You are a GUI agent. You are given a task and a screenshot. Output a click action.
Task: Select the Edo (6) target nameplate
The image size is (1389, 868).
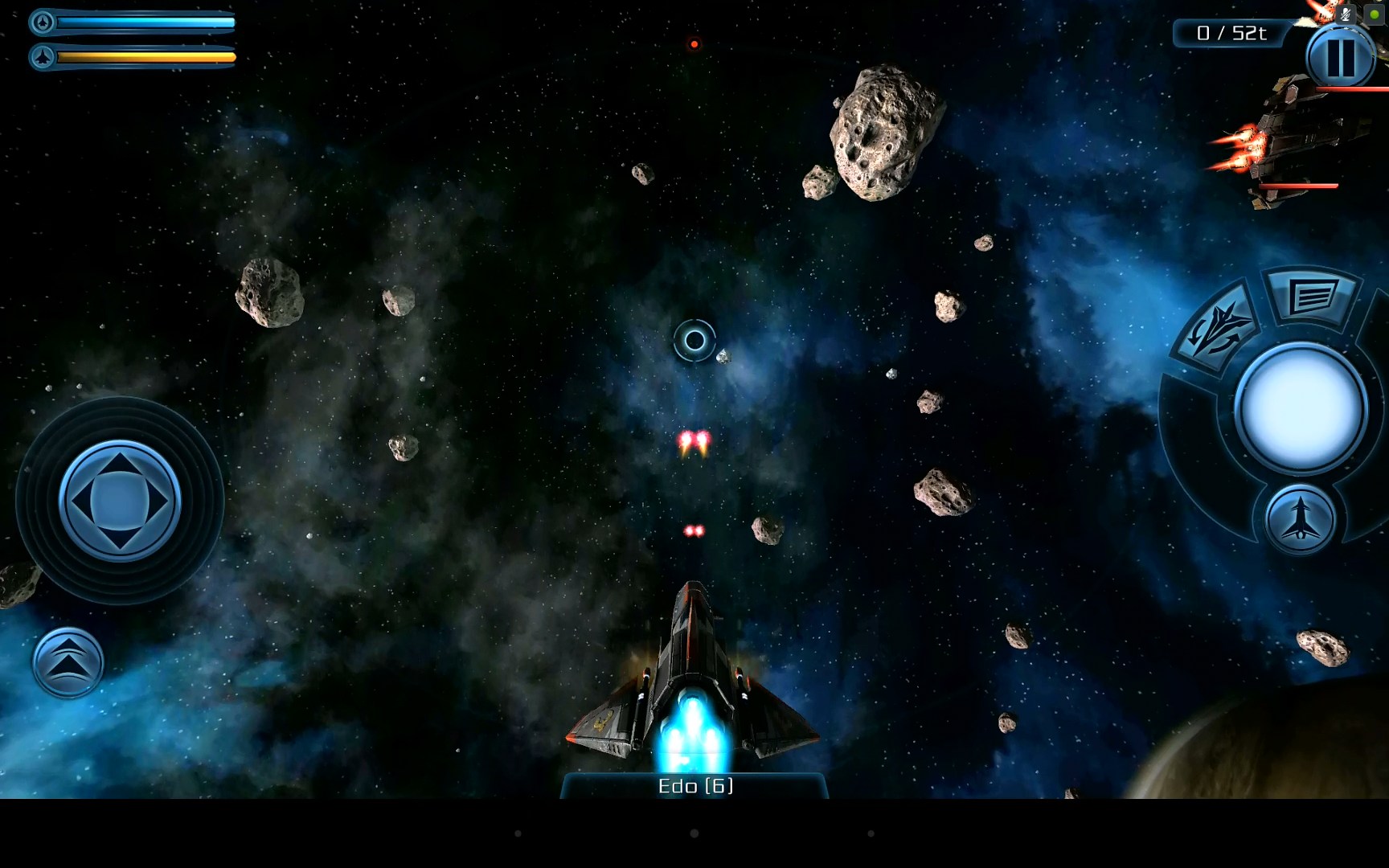coord(694,787)
